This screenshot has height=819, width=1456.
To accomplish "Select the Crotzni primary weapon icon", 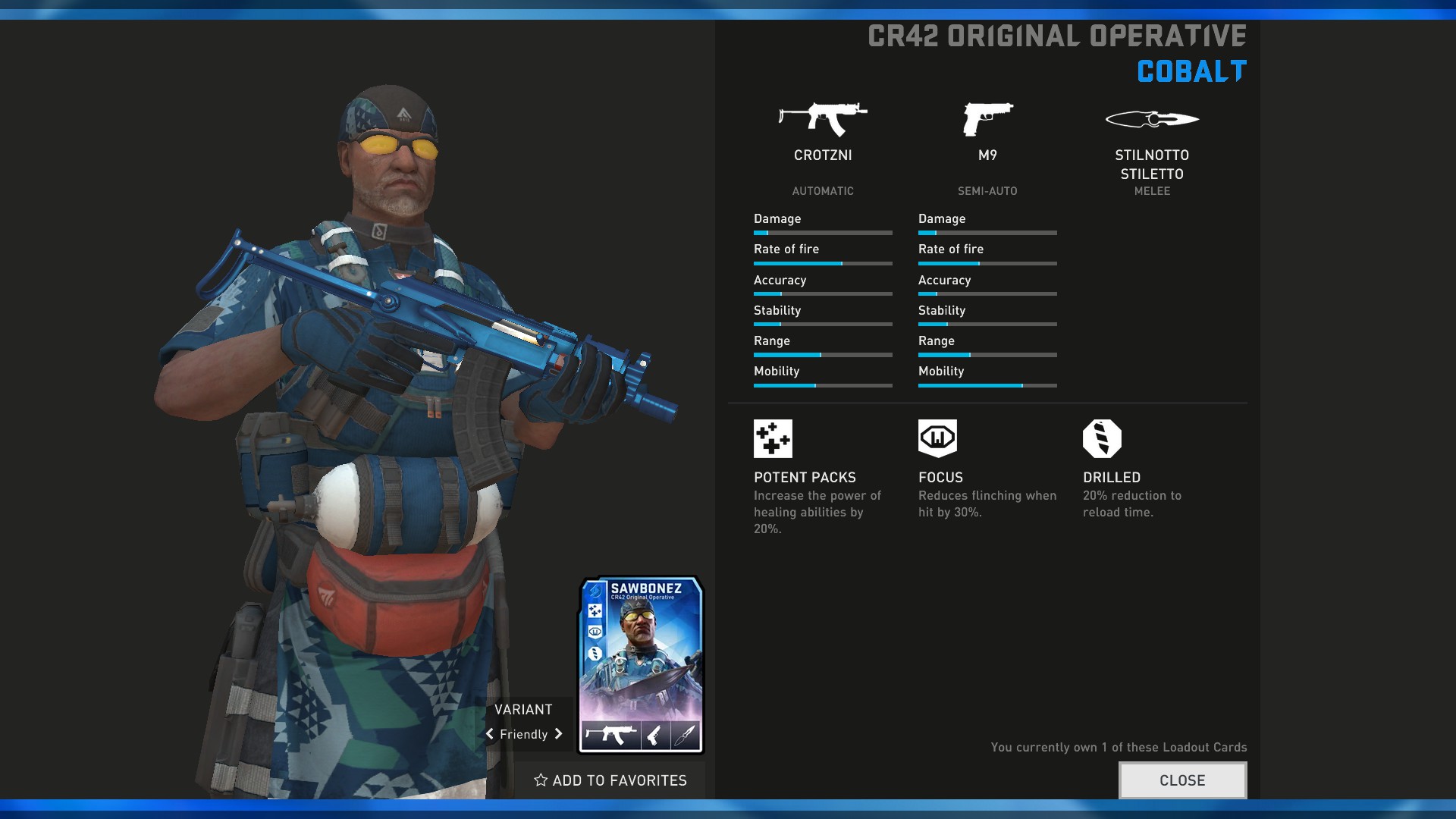I will 823,119.
